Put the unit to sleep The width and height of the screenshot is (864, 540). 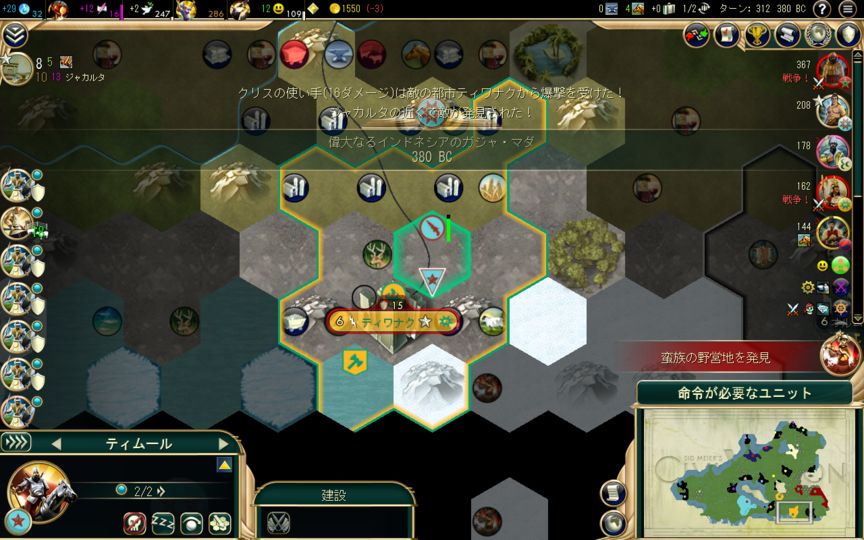point(164,522)
